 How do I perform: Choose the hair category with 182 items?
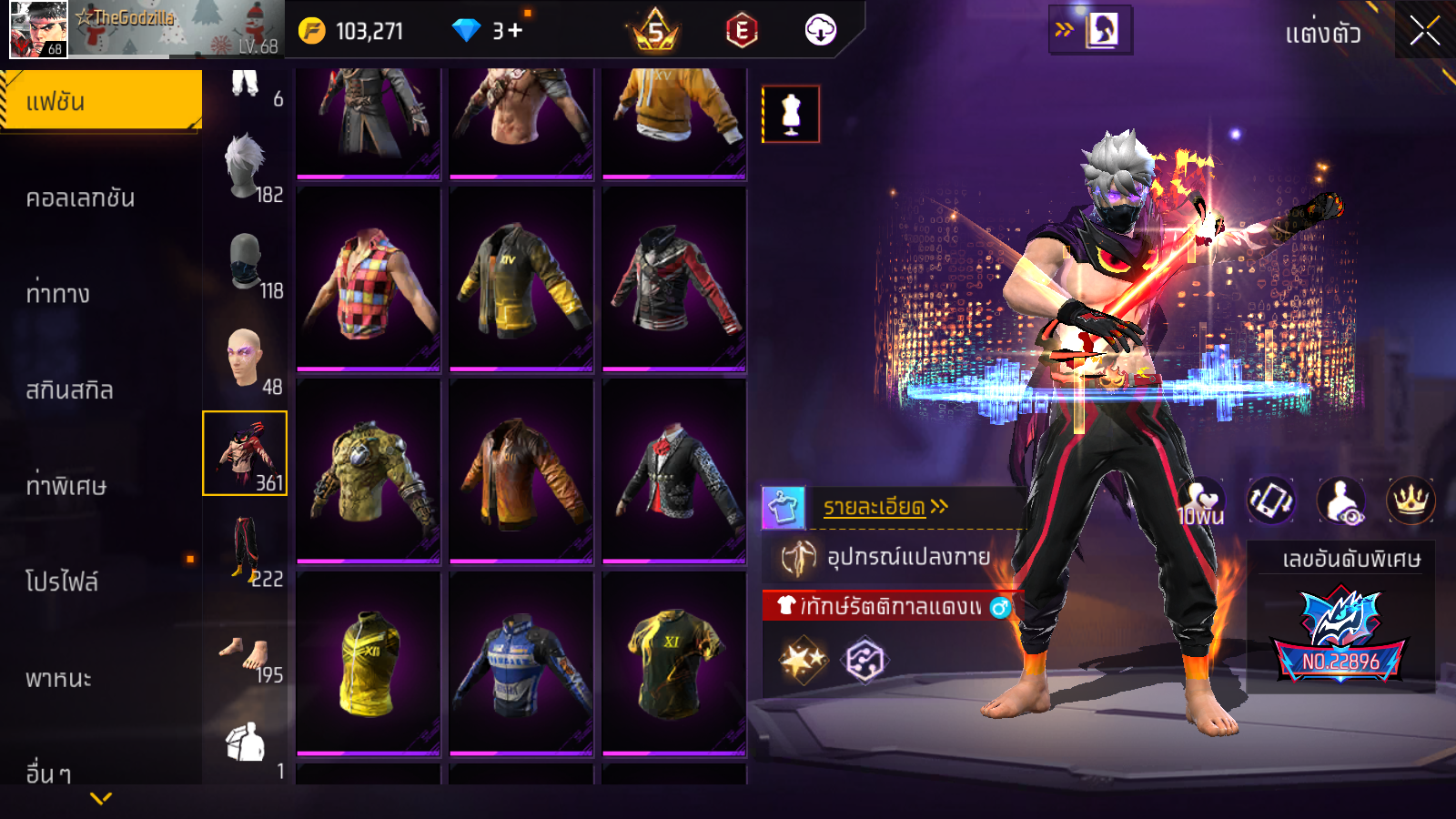[246, 169]
